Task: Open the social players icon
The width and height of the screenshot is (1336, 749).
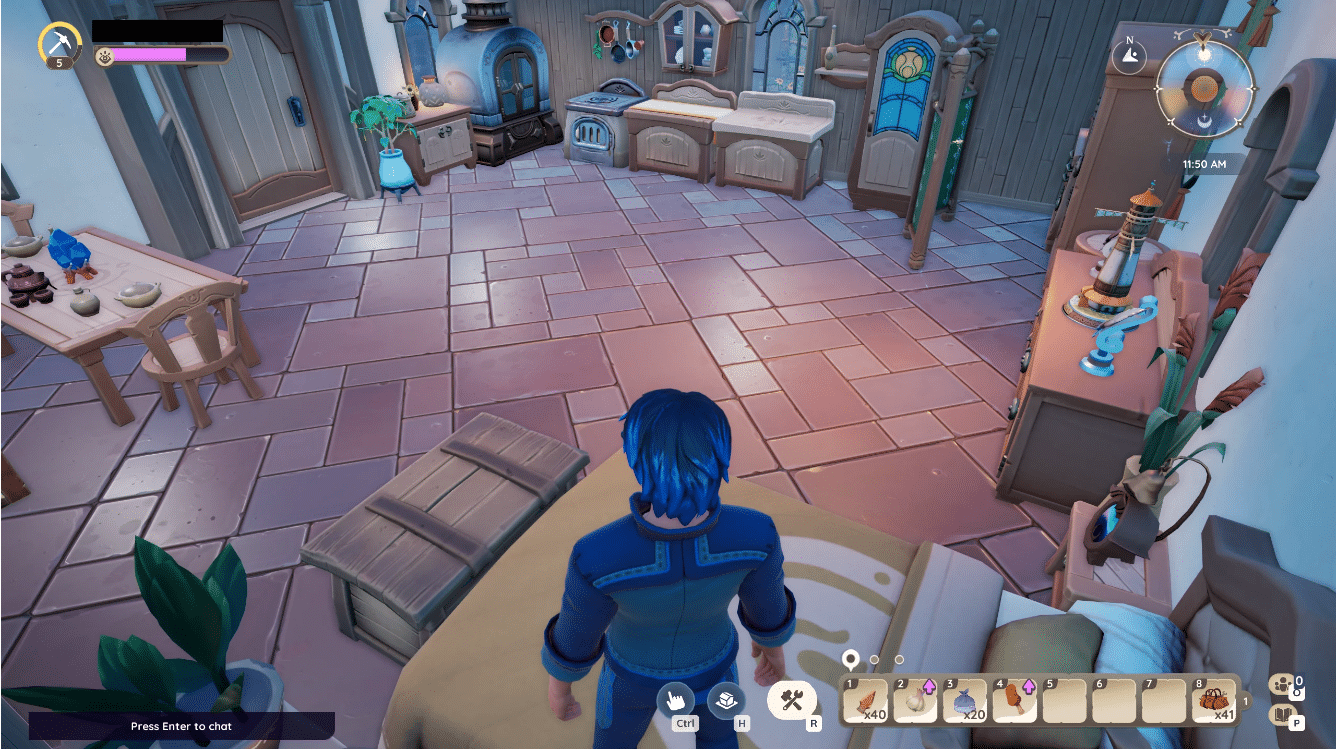Action: tap(1282, 685)
